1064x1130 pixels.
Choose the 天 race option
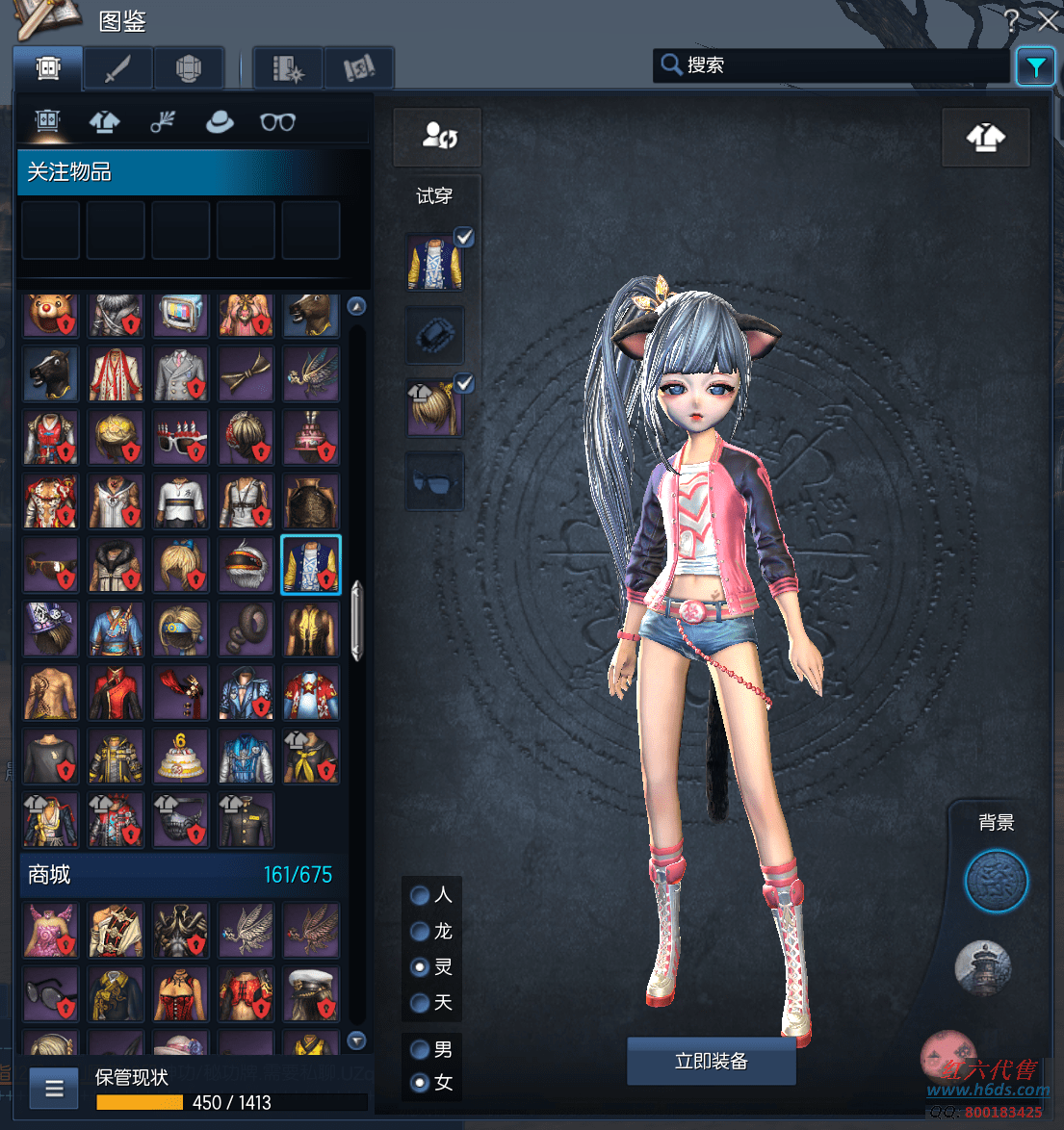420,1003
